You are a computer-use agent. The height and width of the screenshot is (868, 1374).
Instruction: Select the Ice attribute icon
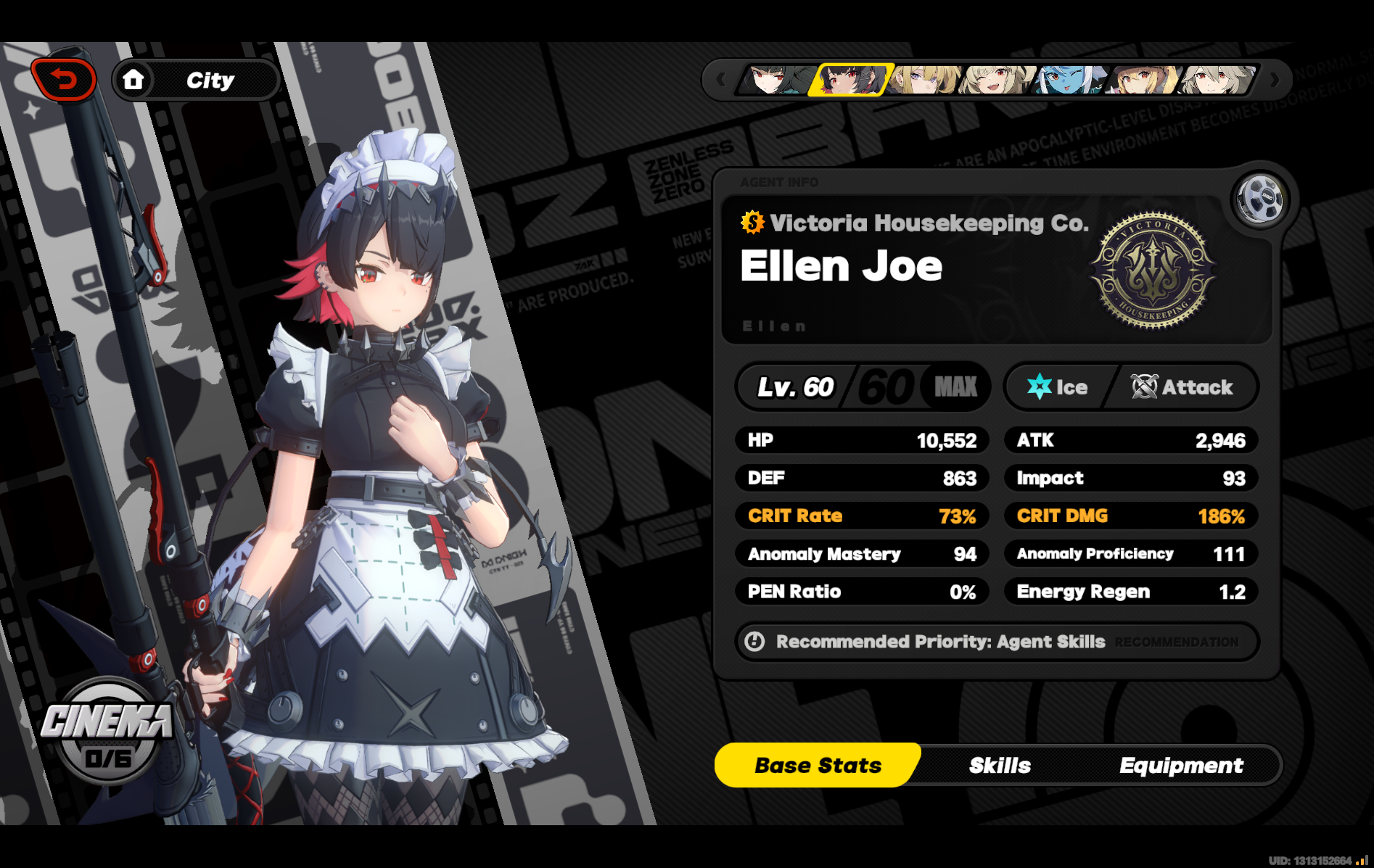click(1040, 387)
